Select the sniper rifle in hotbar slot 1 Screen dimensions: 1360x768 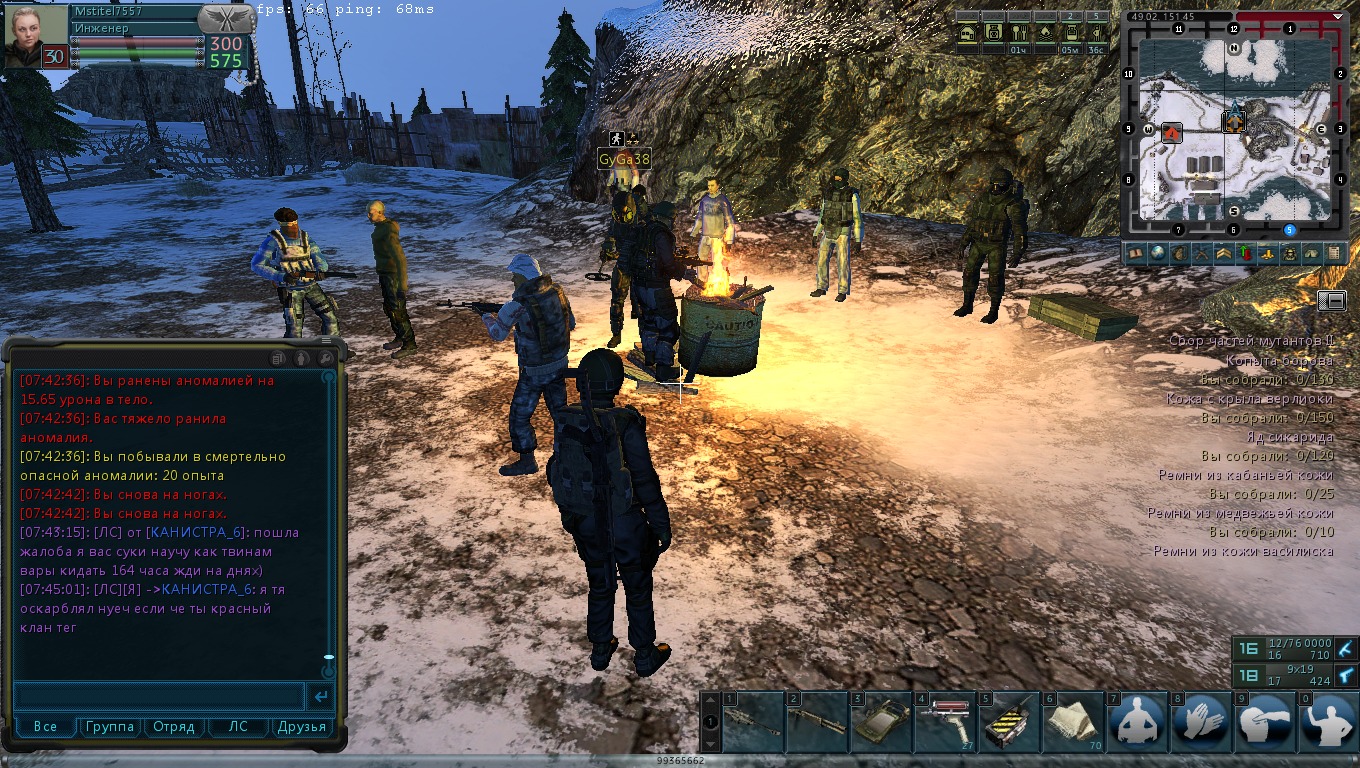[751, 722]
